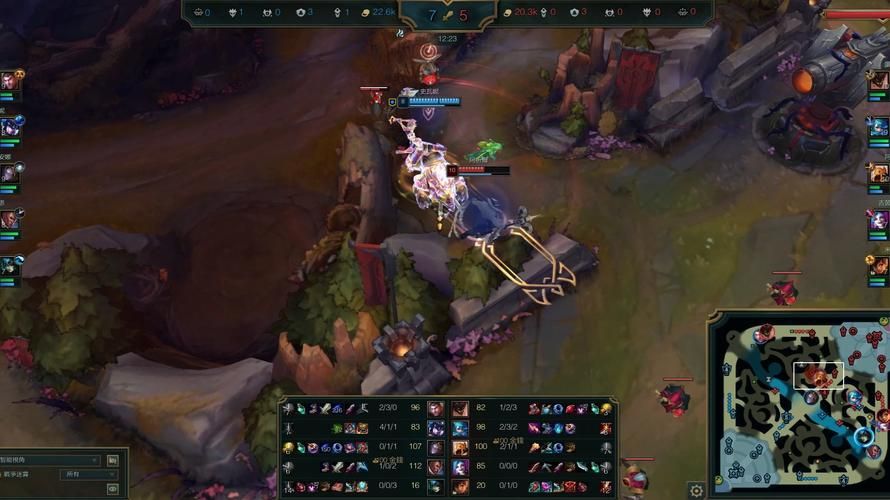Click the eye icon button in the spectator panel
This screenshot has height=500, width=890.
pyautogui.click(x=113, y=489)
